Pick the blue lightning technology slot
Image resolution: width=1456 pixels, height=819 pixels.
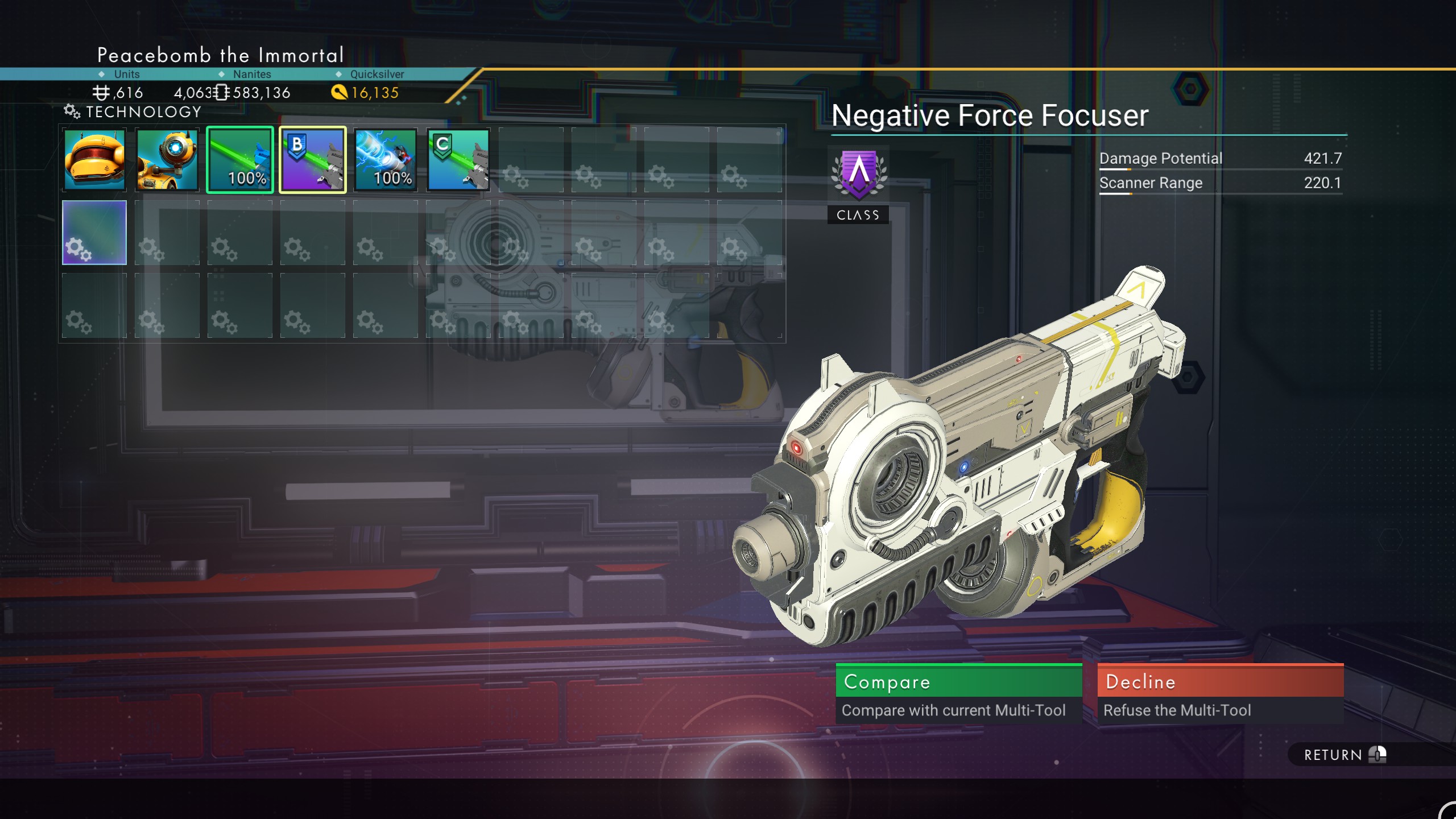(386, 160)
